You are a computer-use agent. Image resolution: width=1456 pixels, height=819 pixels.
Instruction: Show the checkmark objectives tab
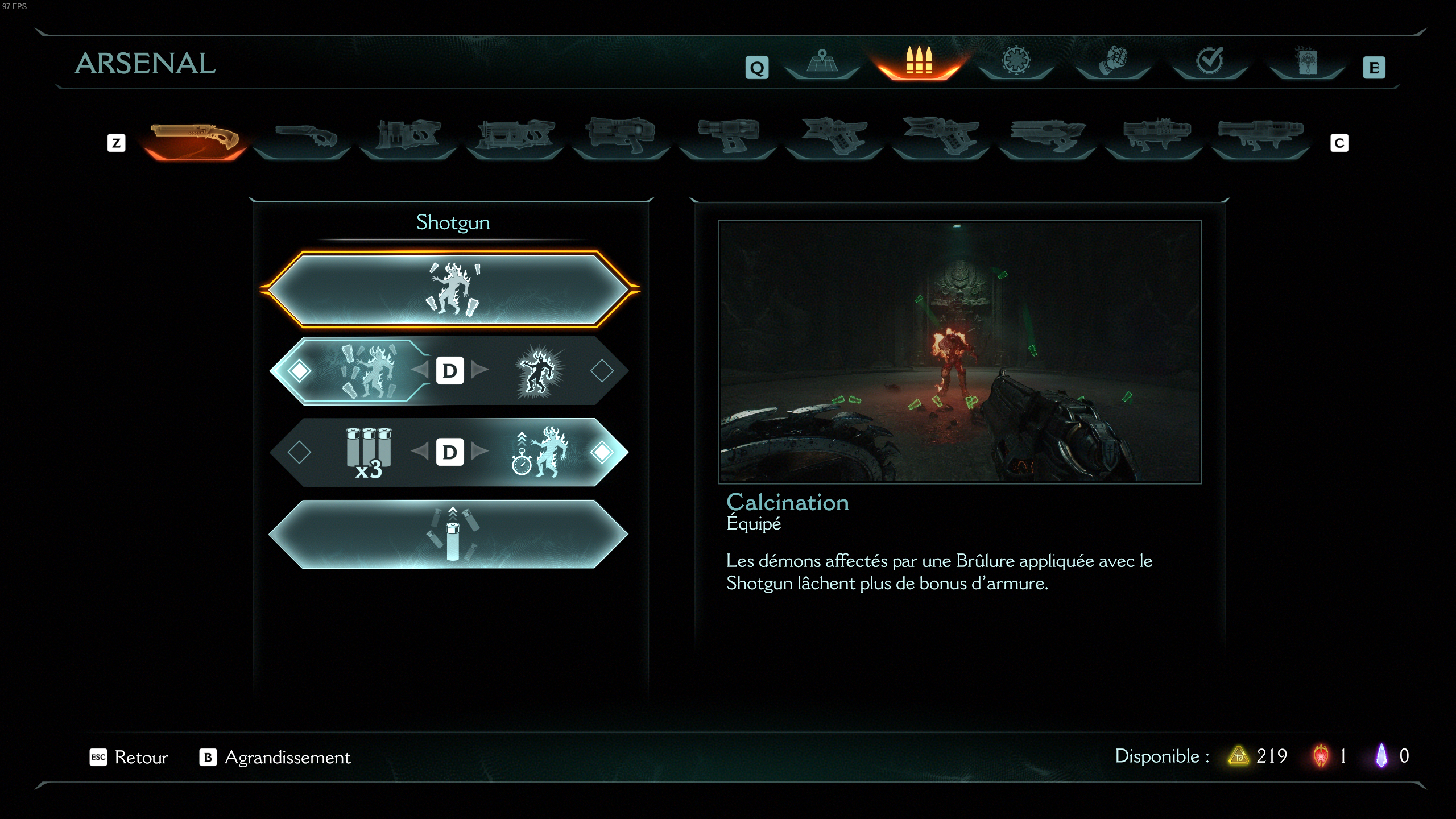(x=1209, y=62)
